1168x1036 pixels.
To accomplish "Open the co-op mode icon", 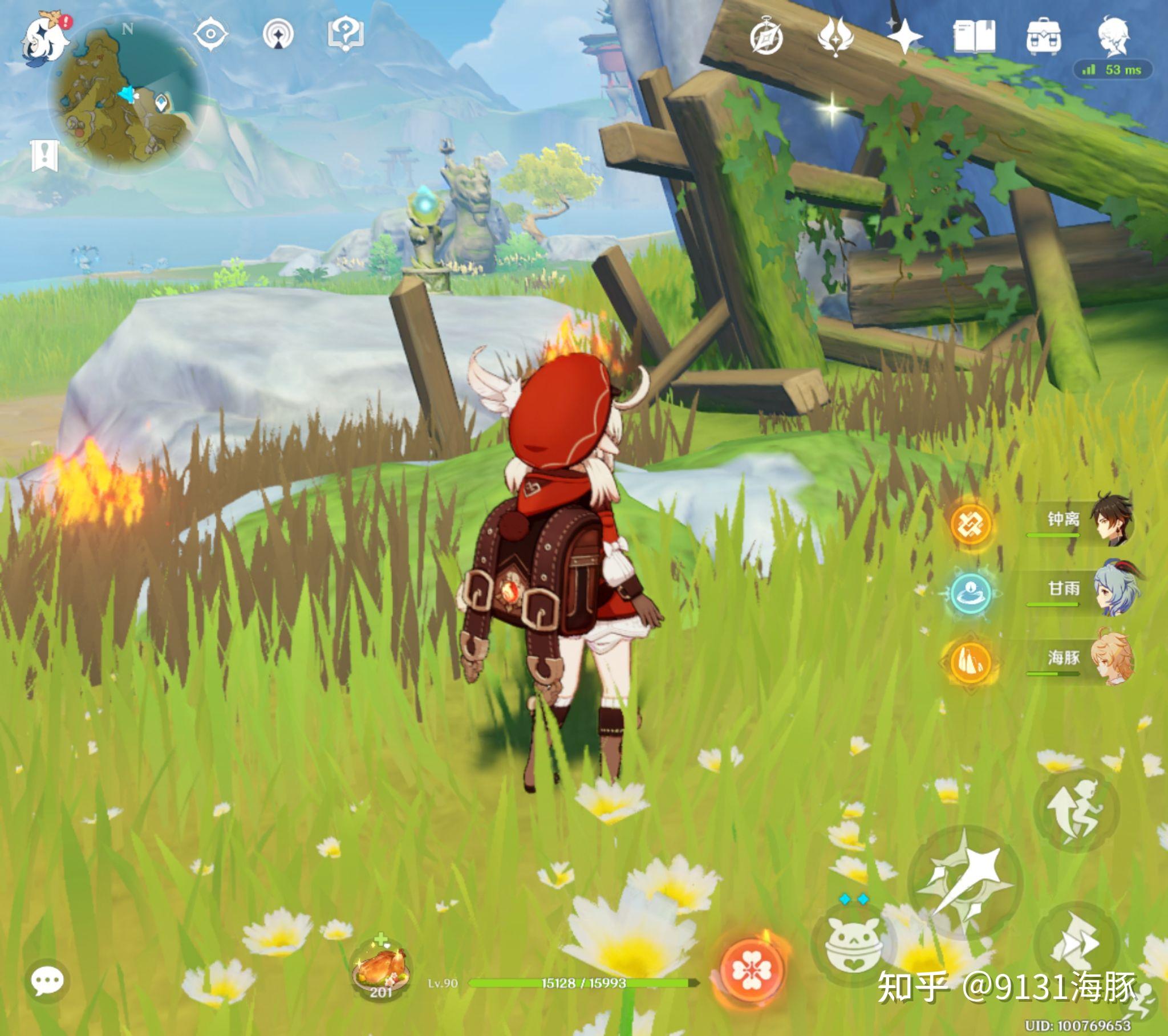I will click(x=278, y=34).
